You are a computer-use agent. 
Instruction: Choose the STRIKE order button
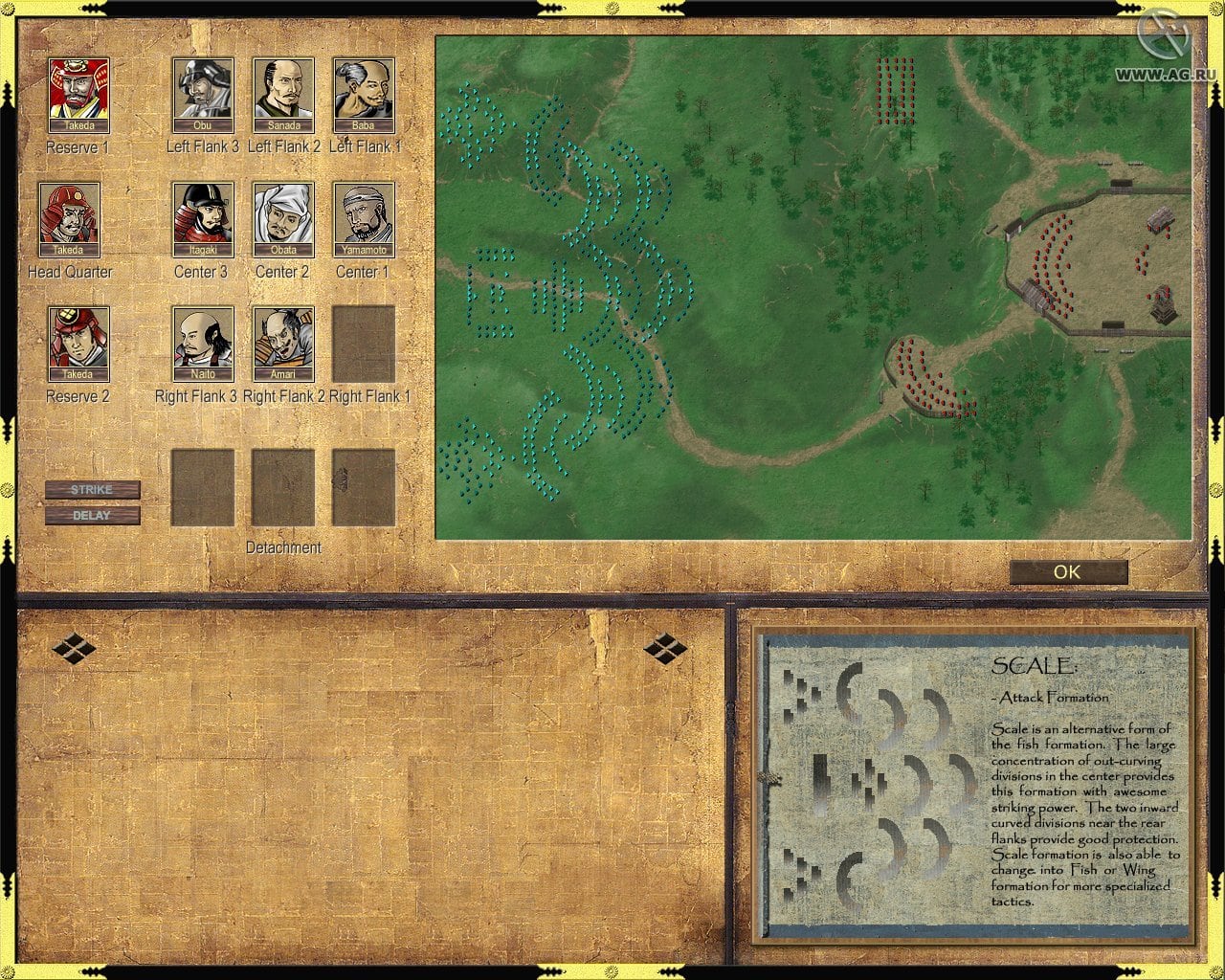tap(92, 489)
